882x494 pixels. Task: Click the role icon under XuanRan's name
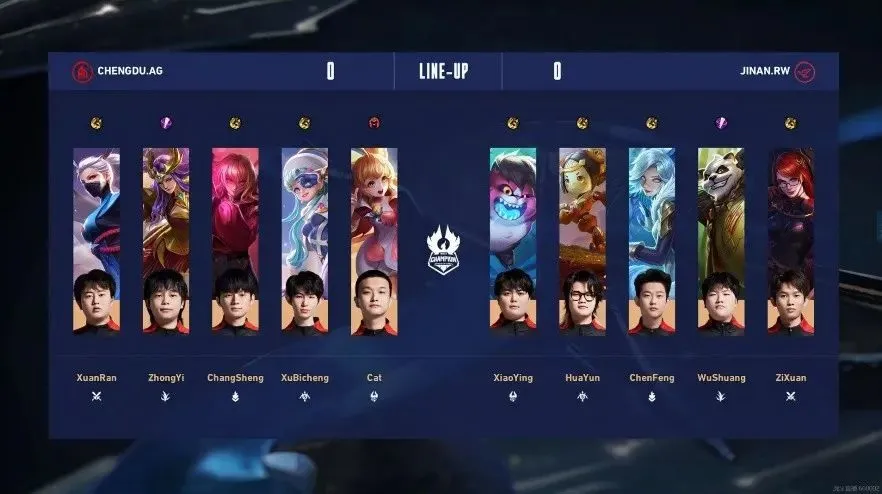tap(96, 397)
